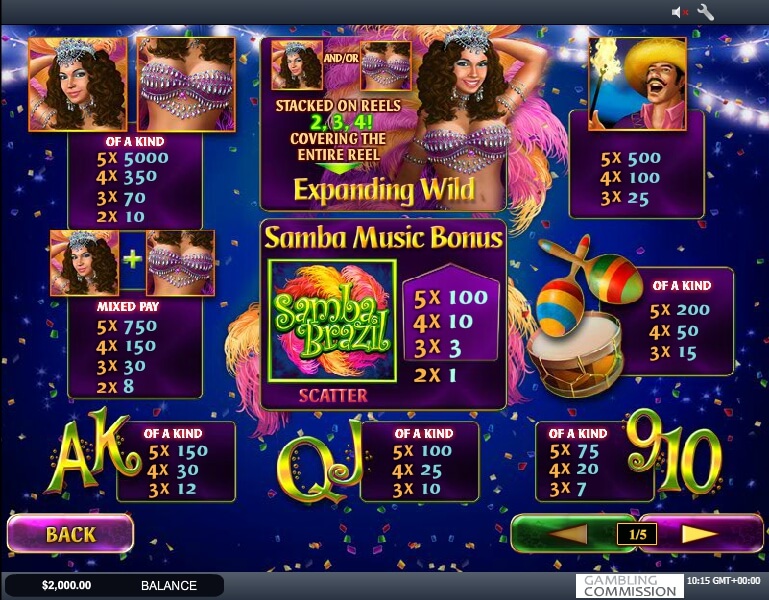Go back from the paytable

(70, 534)
